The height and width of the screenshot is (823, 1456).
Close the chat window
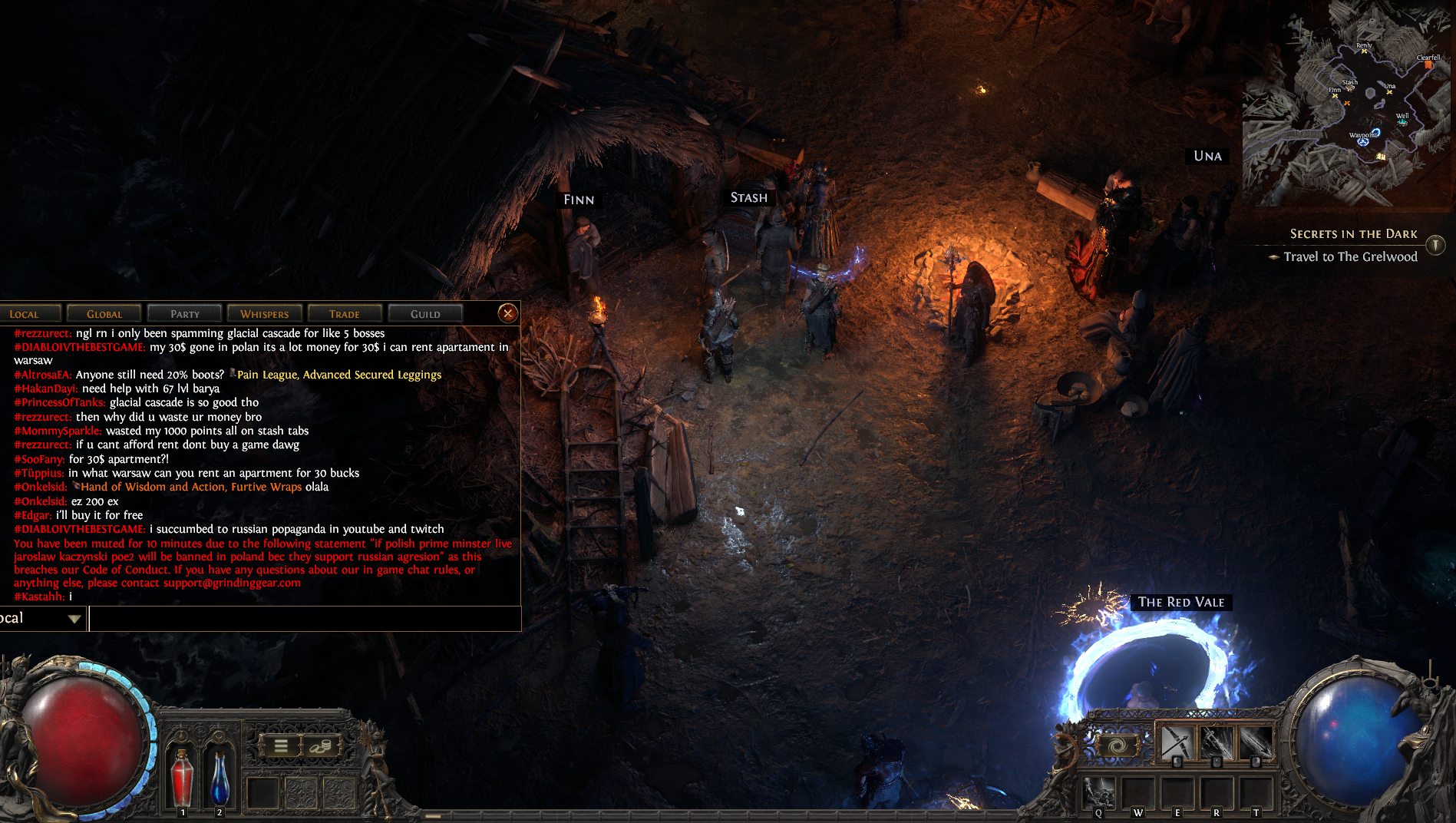507,313
